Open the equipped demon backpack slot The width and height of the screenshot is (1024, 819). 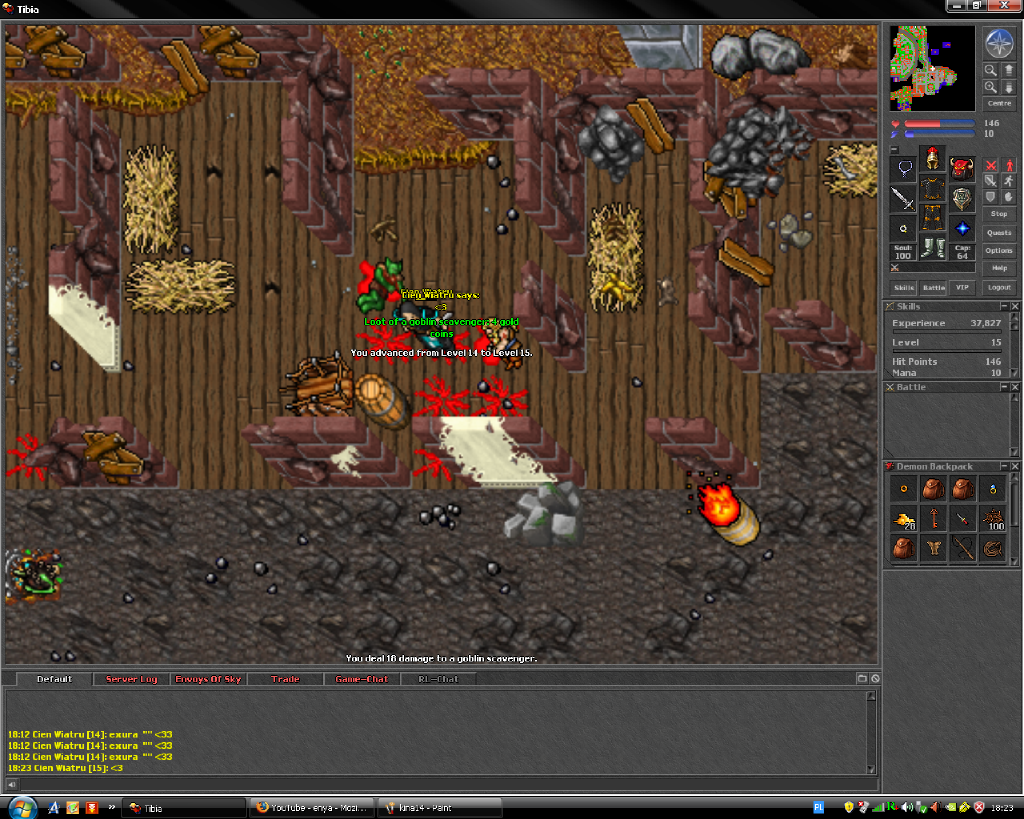962,168
